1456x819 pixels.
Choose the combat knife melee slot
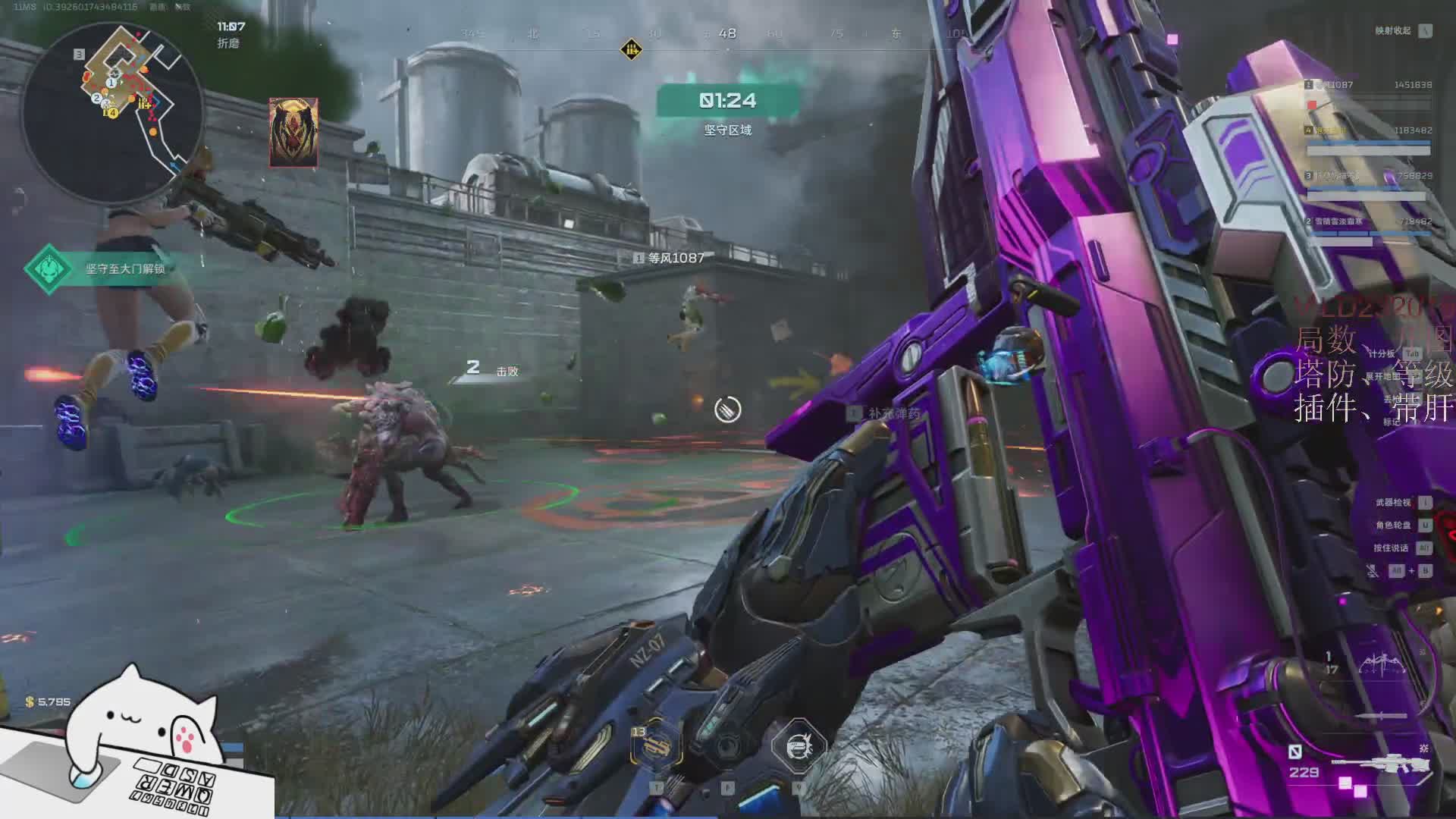pos(1380,716)
